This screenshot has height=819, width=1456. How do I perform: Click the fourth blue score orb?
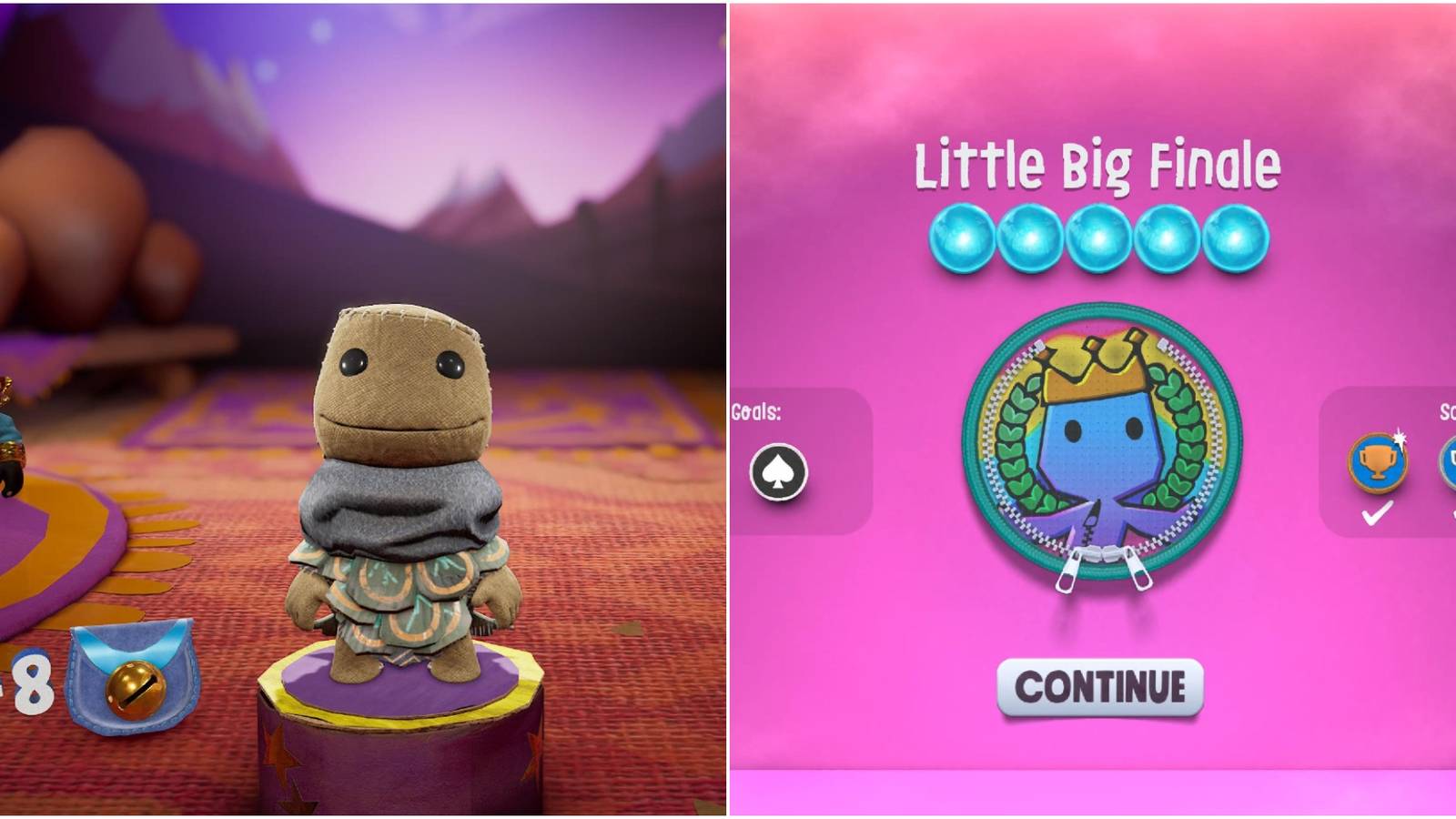pos(1167,236)
